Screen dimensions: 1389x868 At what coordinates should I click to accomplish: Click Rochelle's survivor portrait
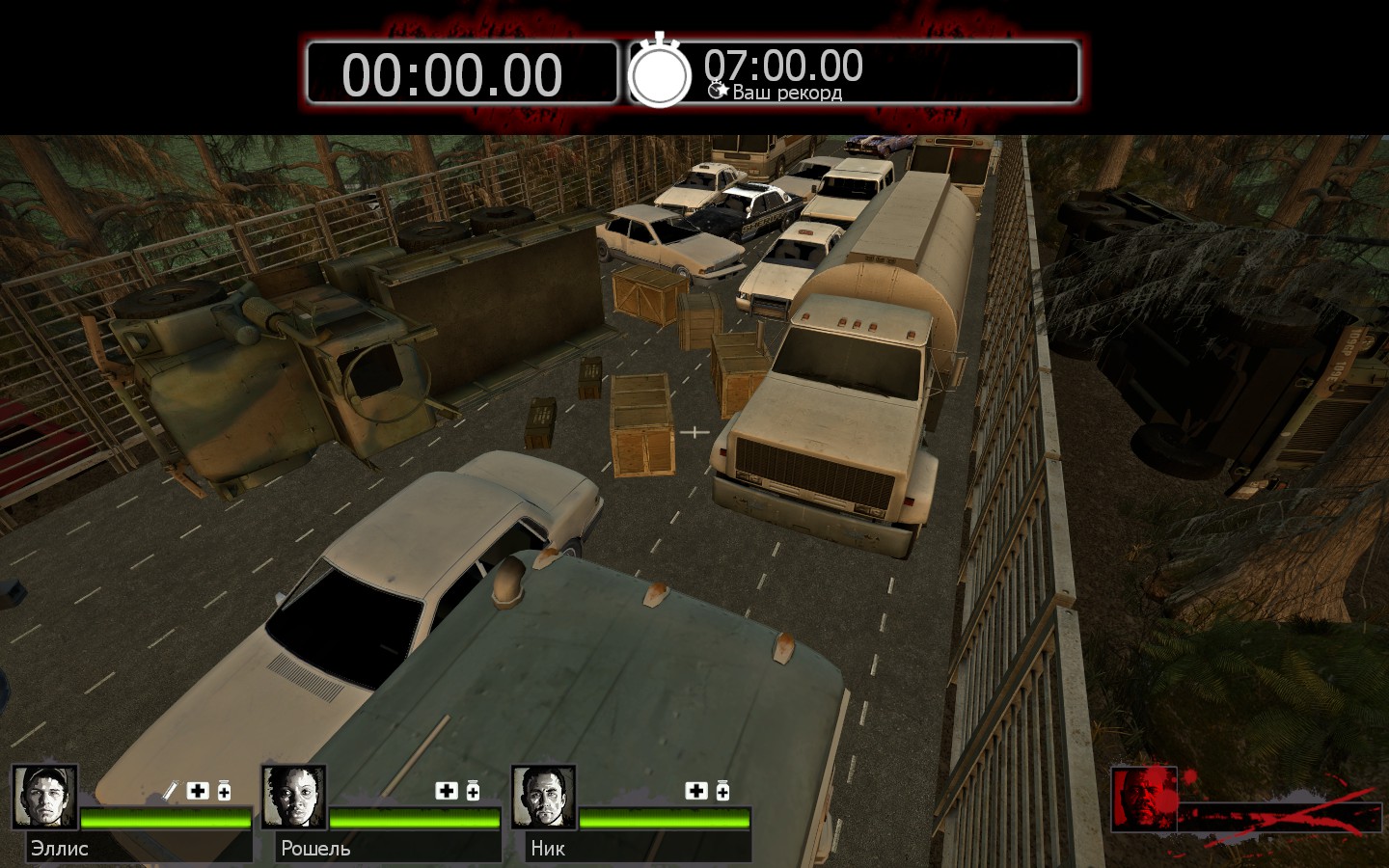tap(294, 798)
